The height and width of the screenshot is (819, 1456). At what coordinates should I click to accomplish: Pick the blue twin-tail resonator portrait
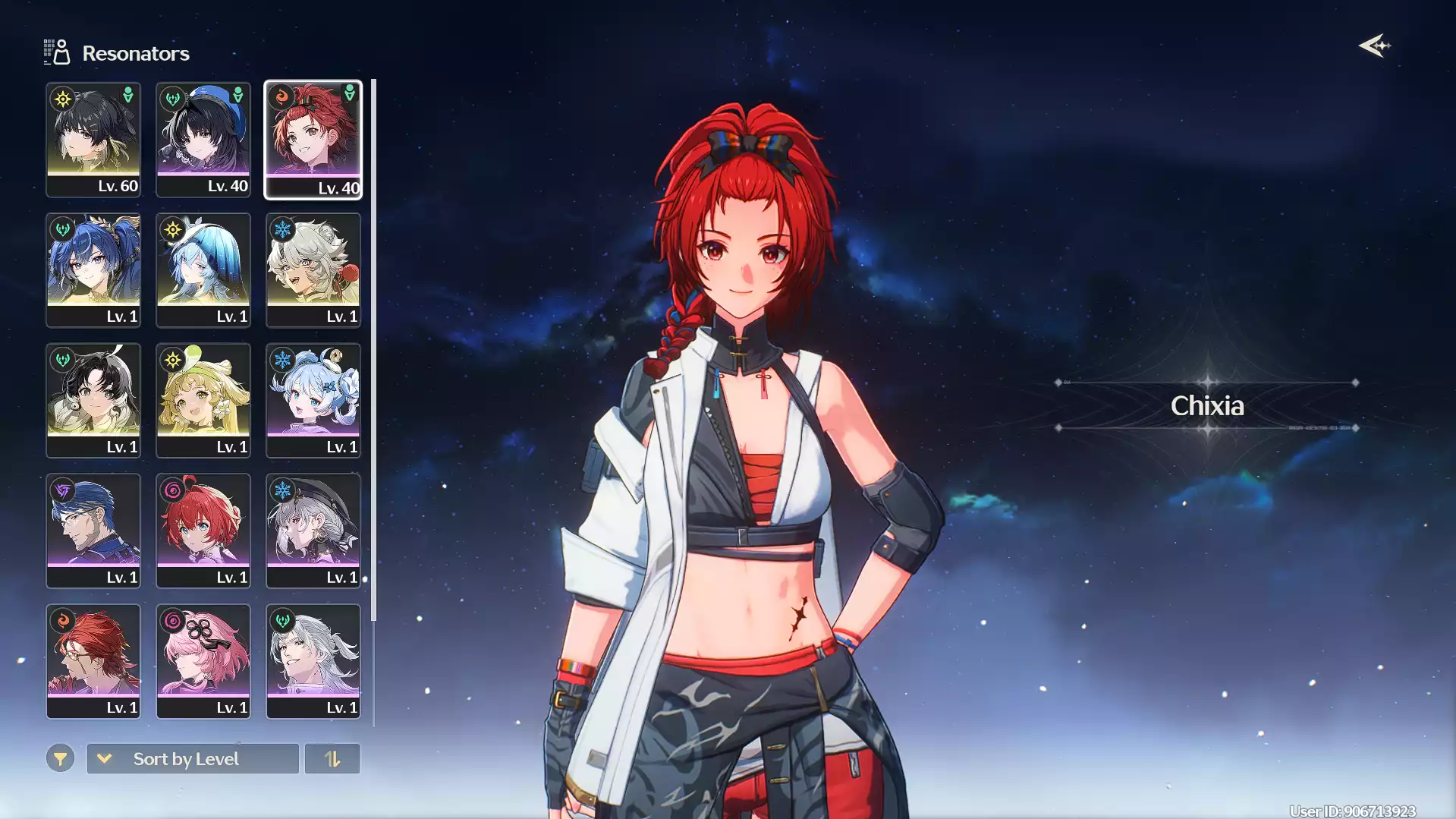coord(93,270)
